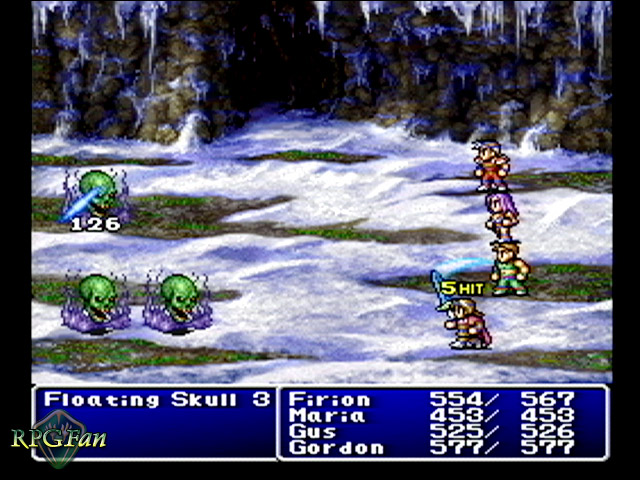The image size is (640, 480).
Task: Select Gordon's party entry
Action: (335, 447)
